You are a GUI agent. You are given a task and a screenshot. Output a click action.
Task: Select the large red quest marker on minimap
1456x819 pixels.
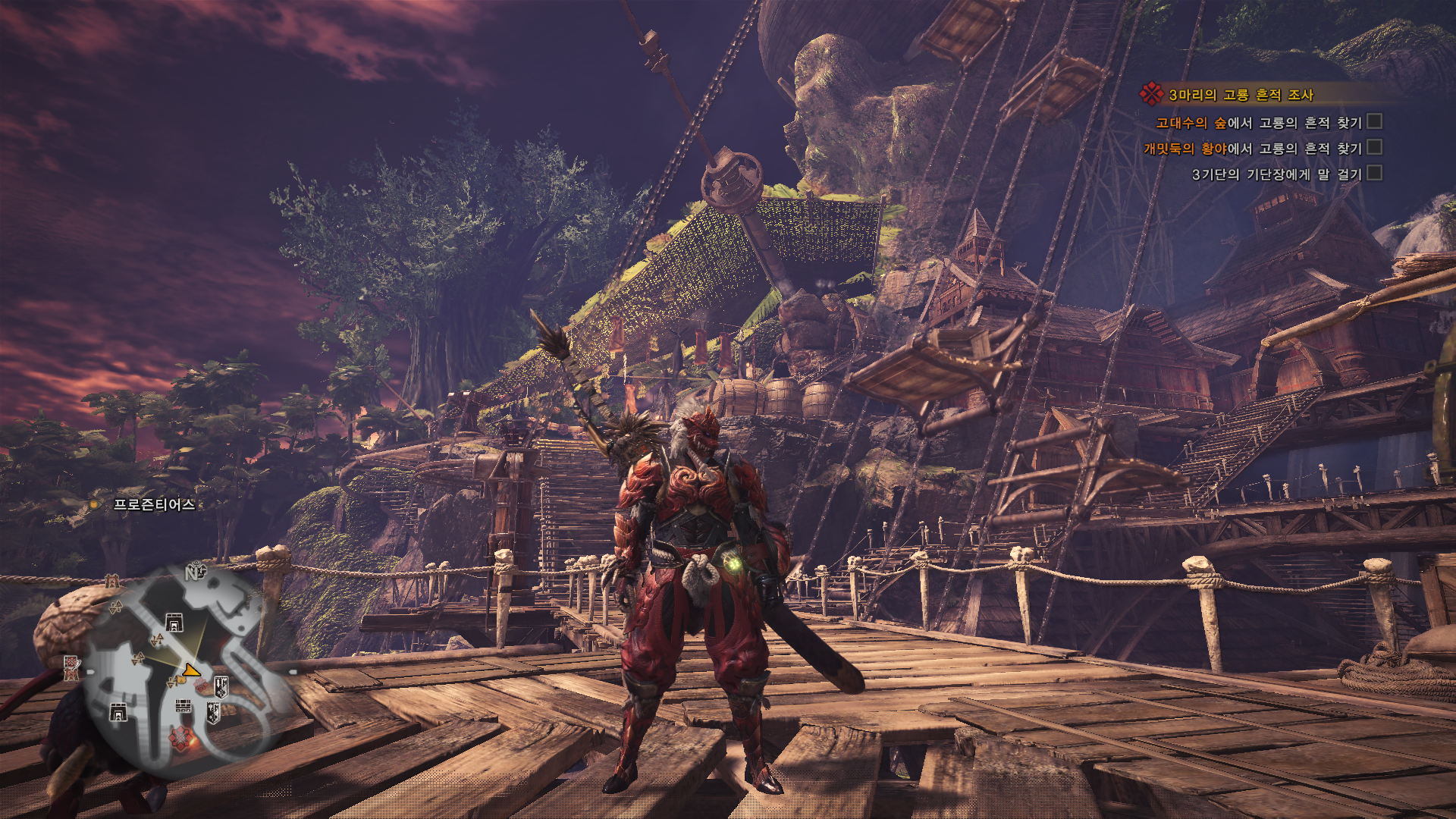click(180, 738)
